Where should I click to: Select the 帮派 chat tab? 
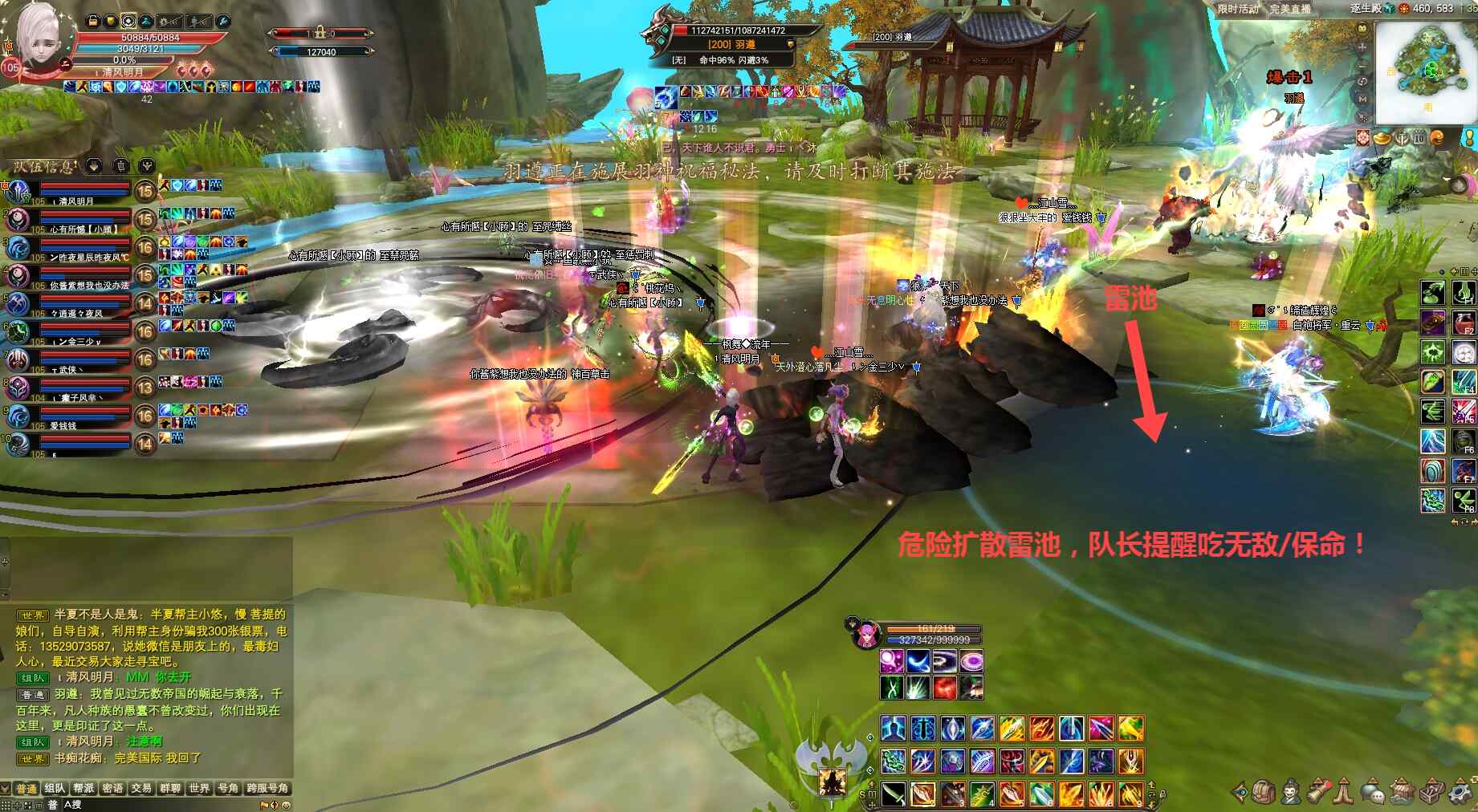pyautogui.click(x=83, y=788)
